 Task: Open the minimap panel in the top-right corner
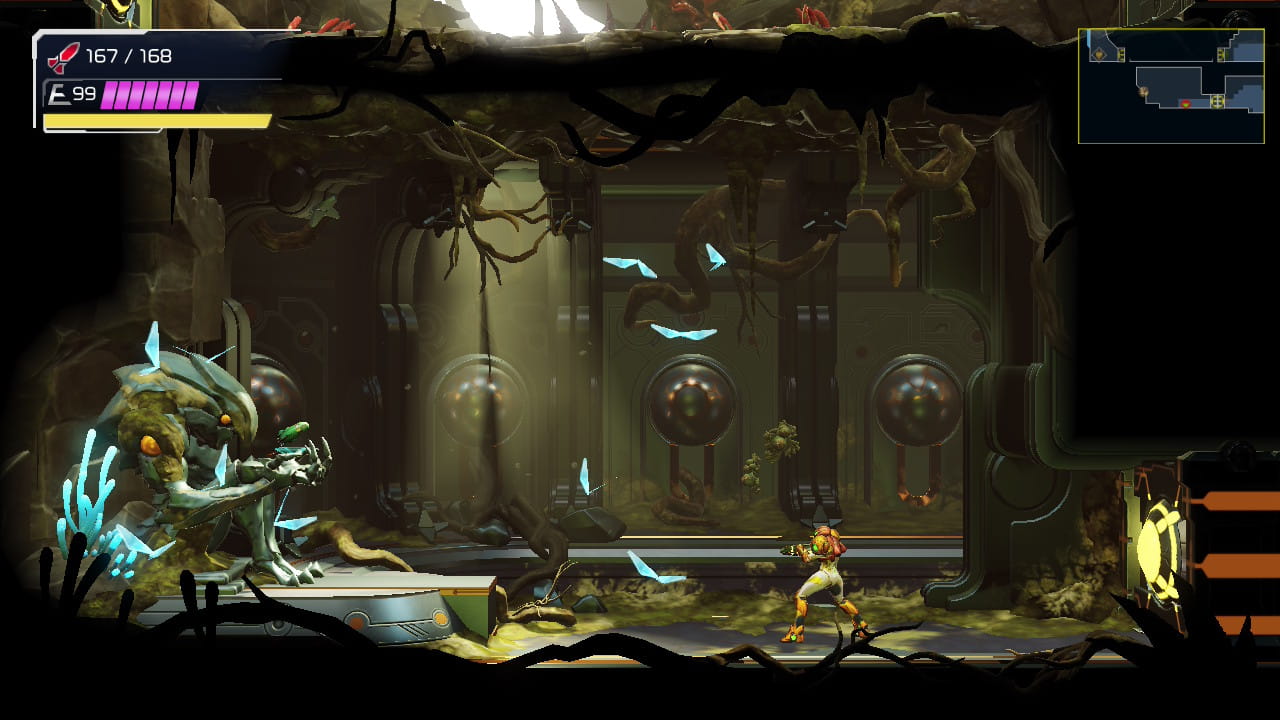1172,85
